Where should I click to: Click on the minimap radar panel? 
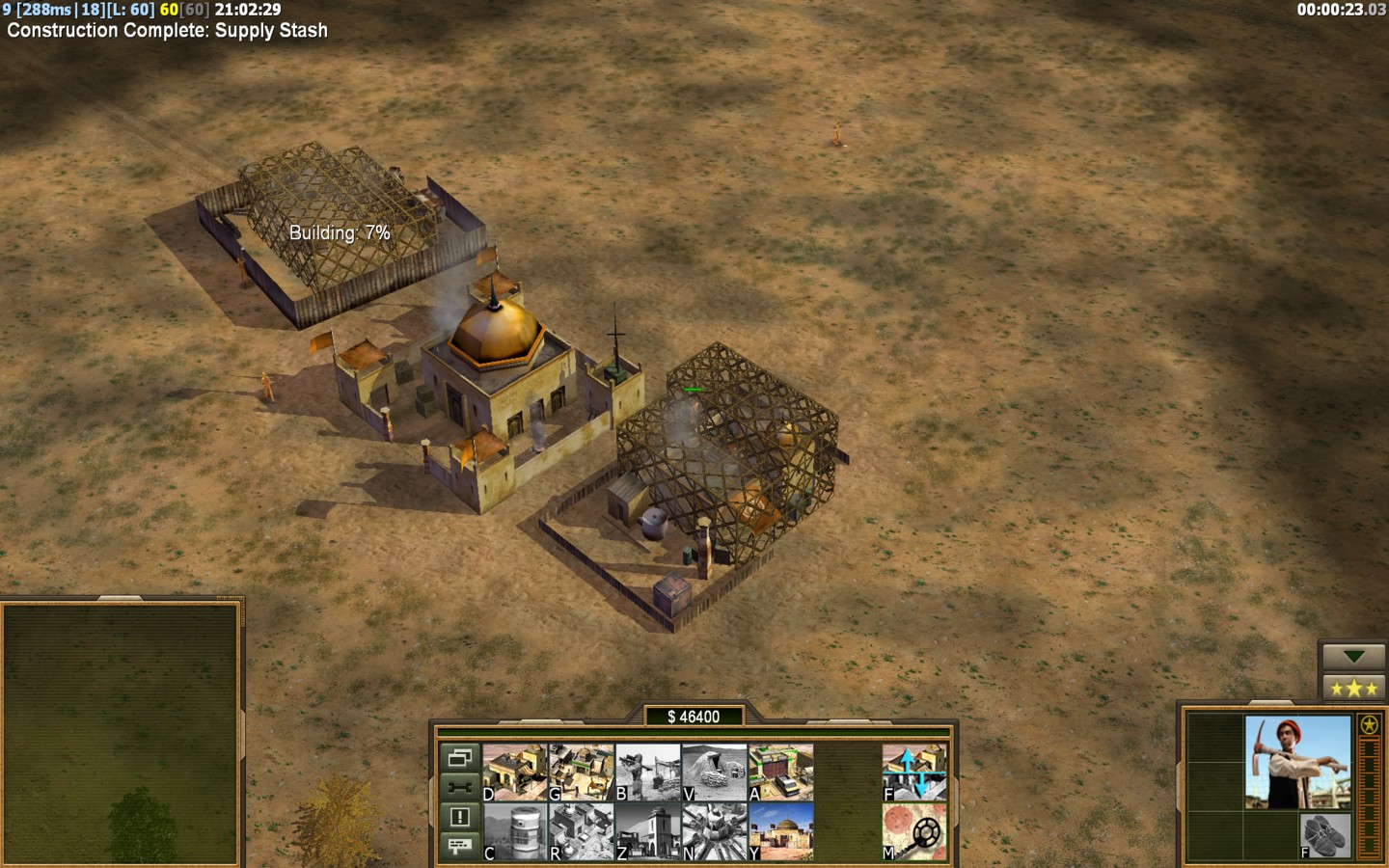[x=121, y=733]
